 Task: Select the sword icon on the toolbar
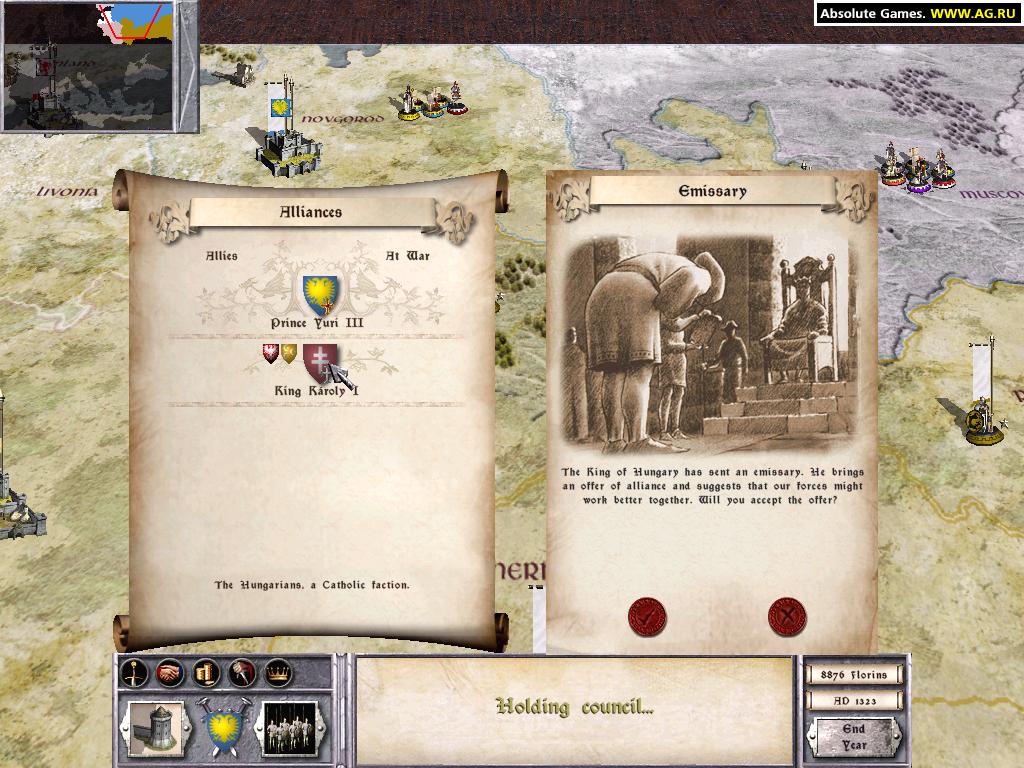pyautogui.click(x=134, y=674)
